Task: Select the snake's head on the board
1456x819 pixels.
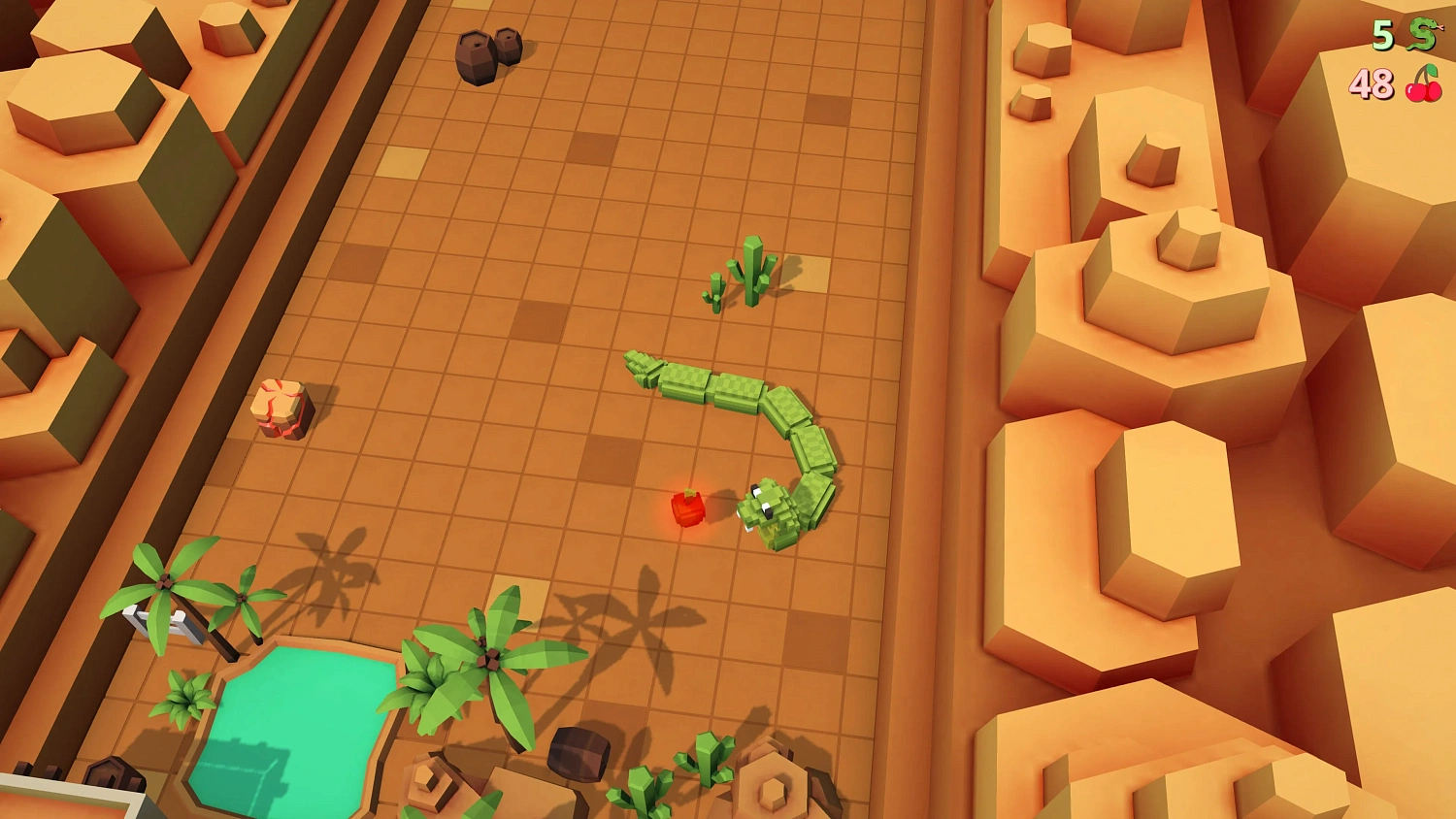Action: pyautogui.click(x=765, y=507)
